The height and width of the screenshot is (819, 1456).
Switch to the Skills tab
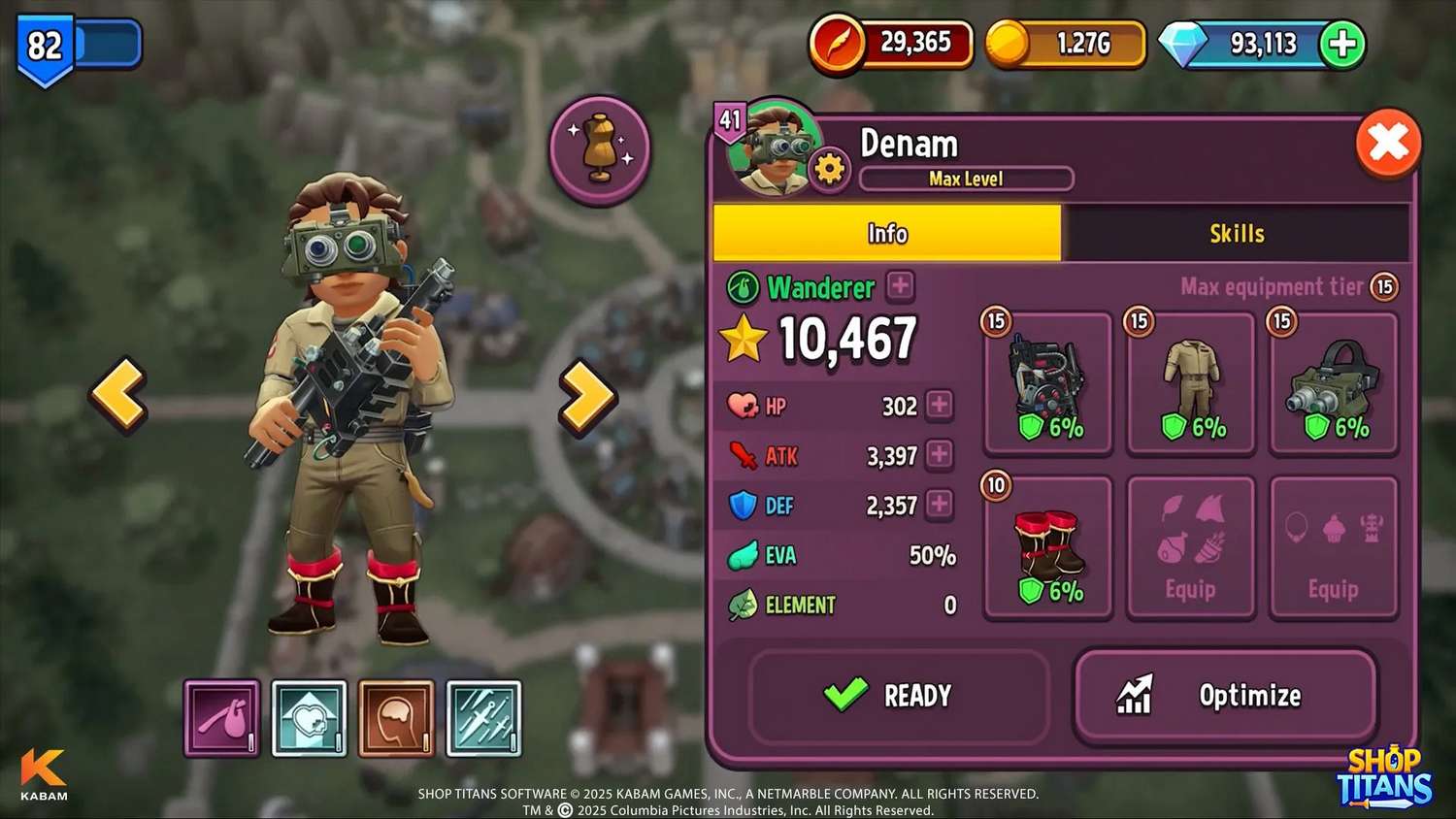pos(1236,233)
